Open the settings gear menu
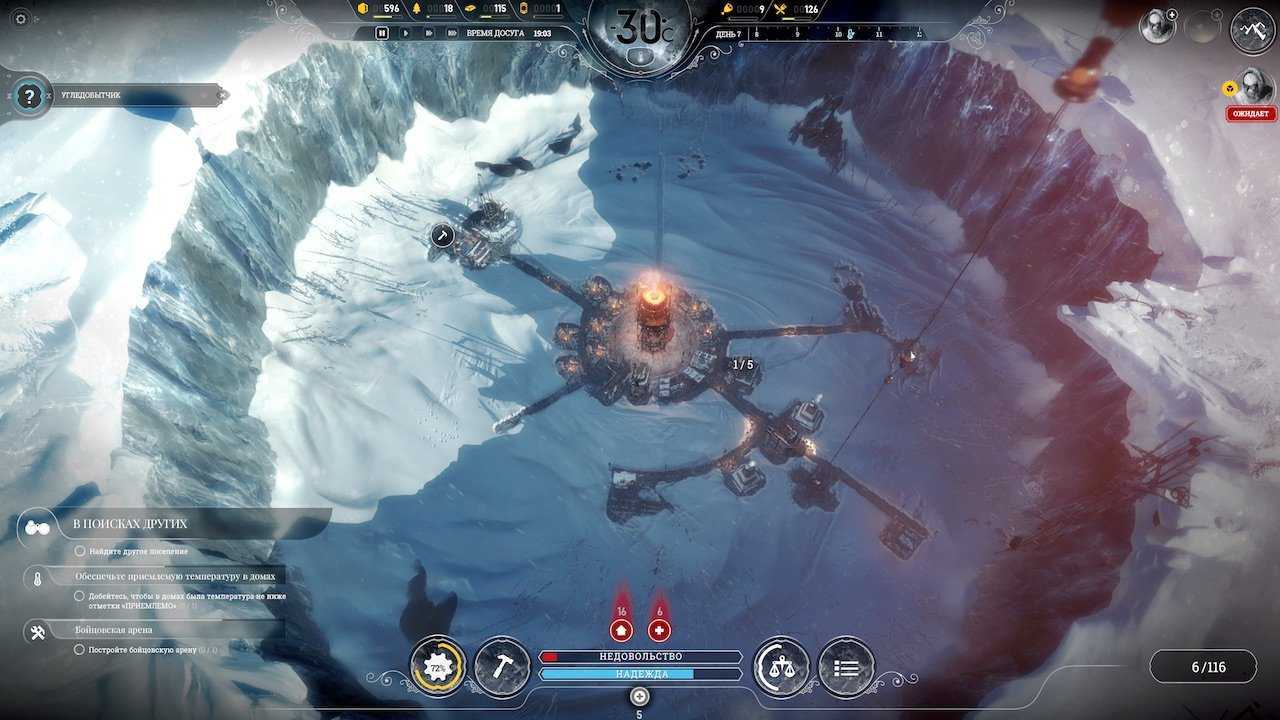The height and width of the screenshot is (720, 1280). 20,18
